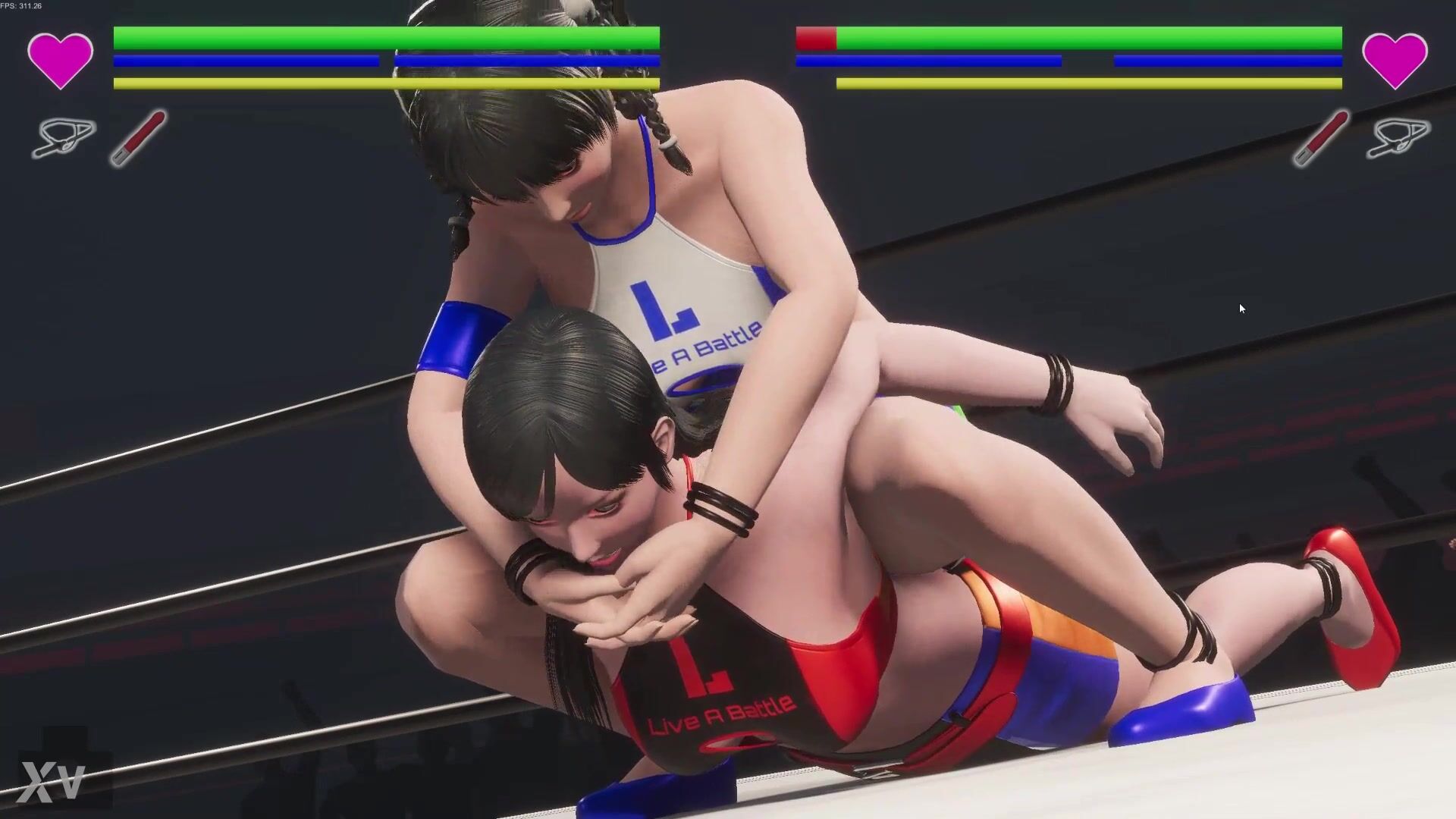The height and width of the screenshot is (819, 1456).
Task: Click player two's pink heart icon
Action: 1395,60
